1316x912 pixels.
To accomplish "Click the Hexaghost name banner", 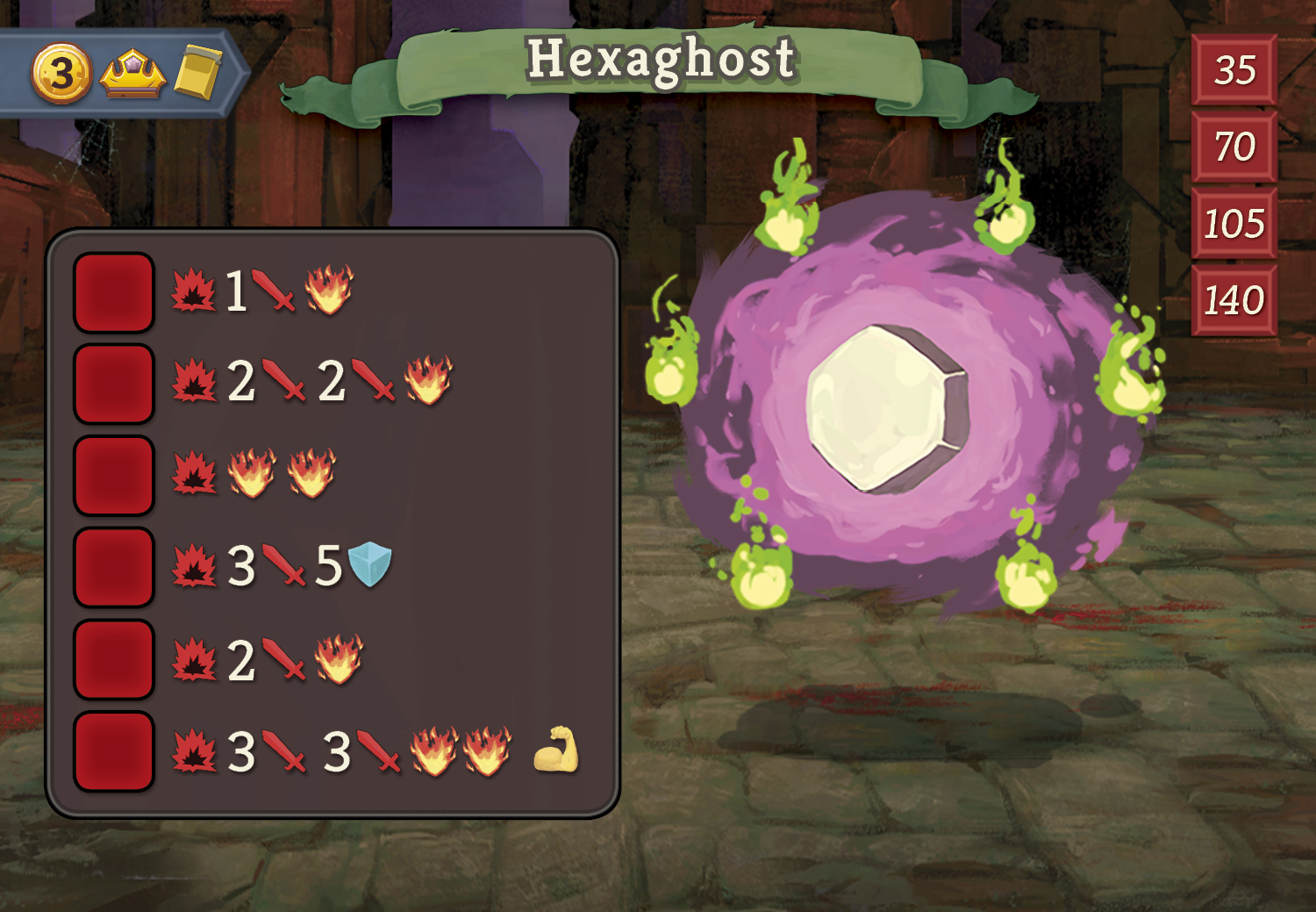I will (660, 61).
